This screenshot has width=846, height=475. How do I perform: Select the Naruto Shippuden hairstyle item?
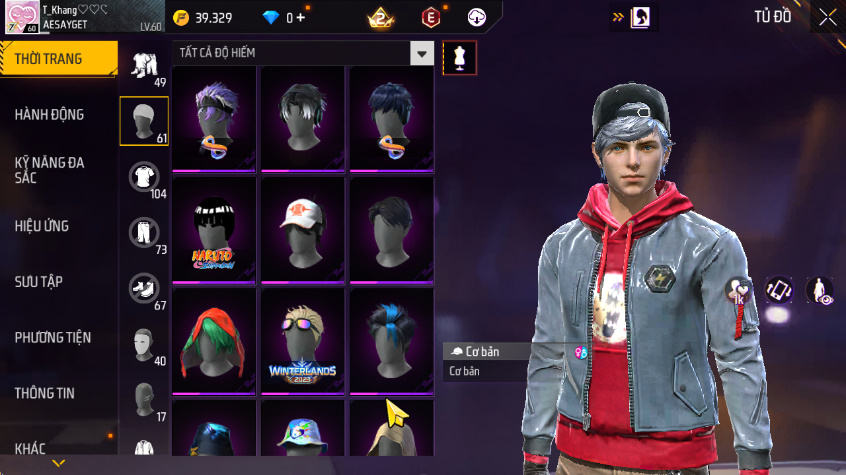(214, 230)
